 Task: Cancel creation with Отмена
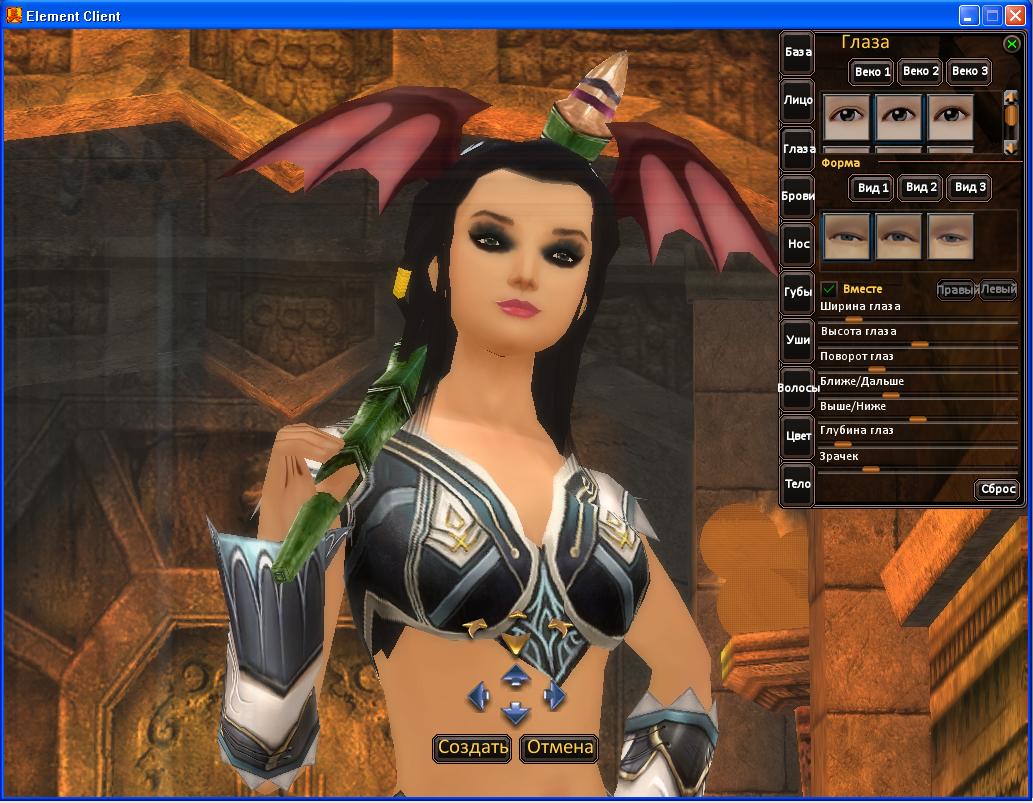click(559, 747)
